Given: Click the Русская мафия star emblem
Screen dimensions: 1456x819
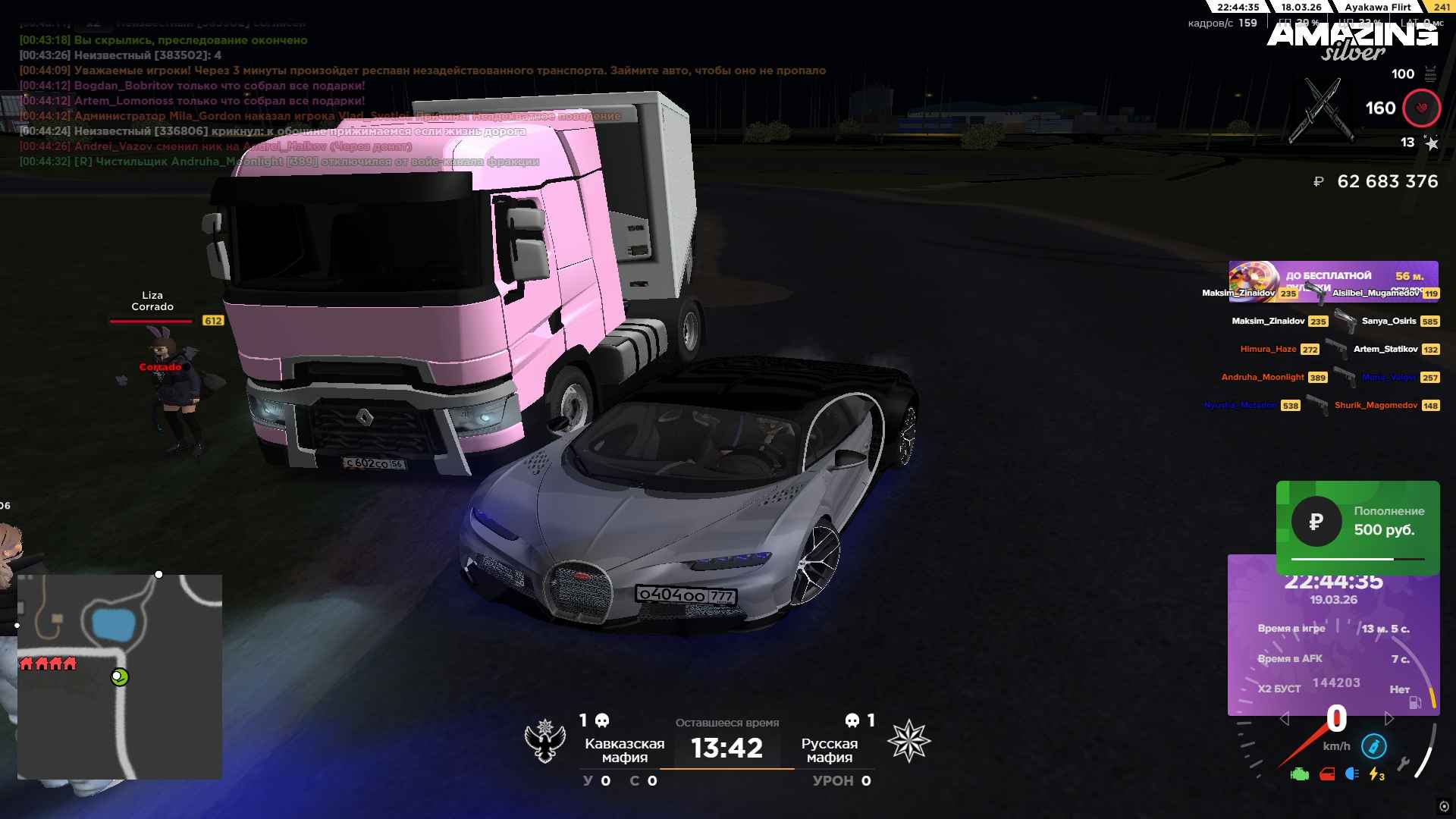Looking at the screenshot, I should pyautogui.click(x=908, y=742).
